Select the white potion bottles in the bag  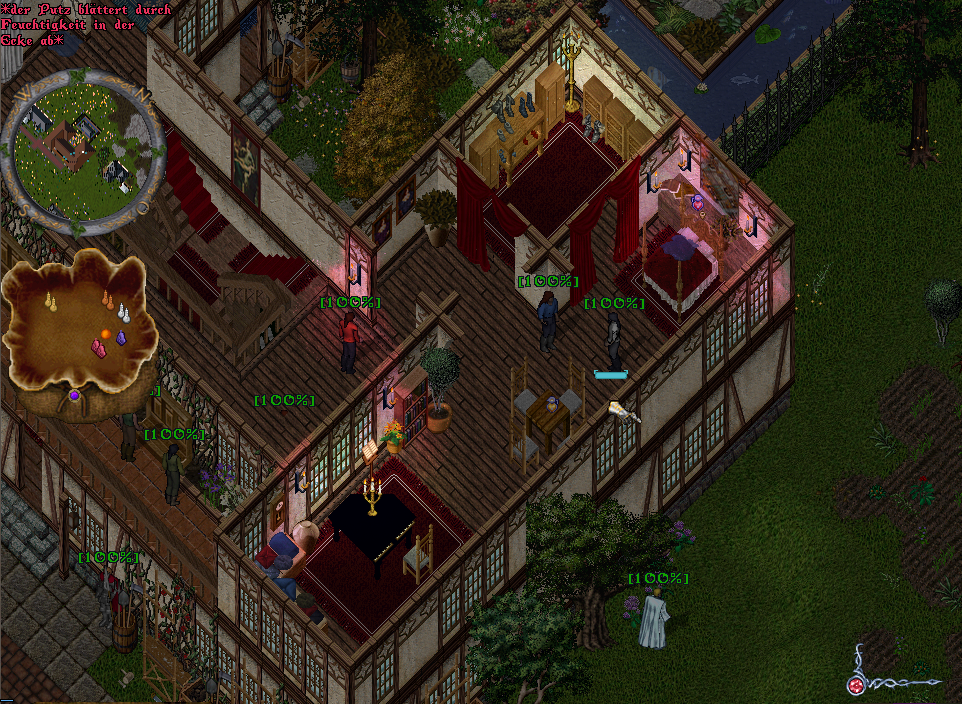point(123,313)
